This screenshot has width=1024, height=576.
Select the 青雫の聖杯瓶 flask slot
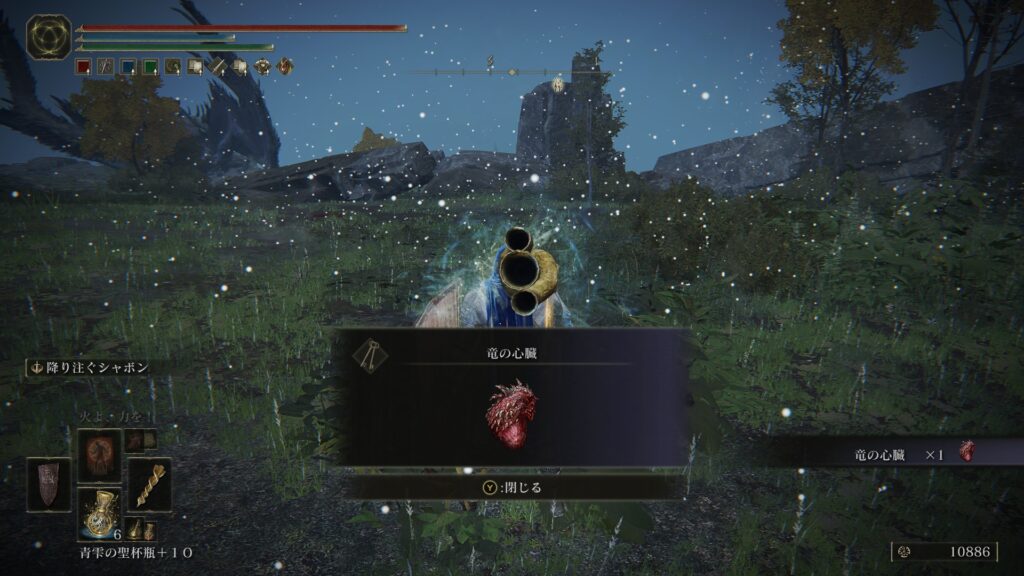99,513
